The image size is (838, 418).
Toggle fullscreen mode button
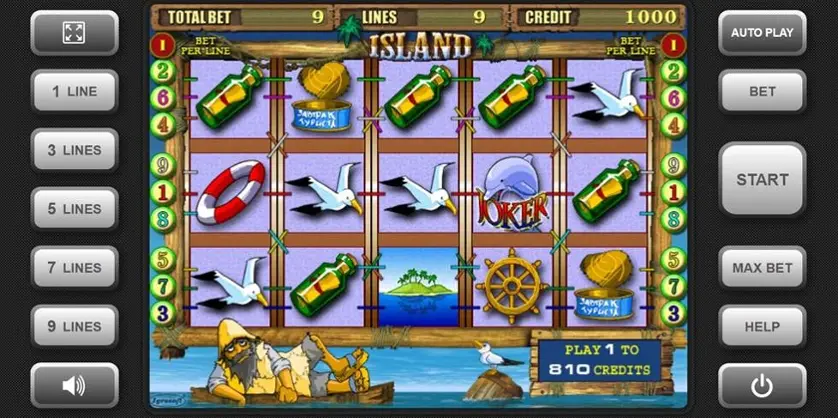[74, 32]
